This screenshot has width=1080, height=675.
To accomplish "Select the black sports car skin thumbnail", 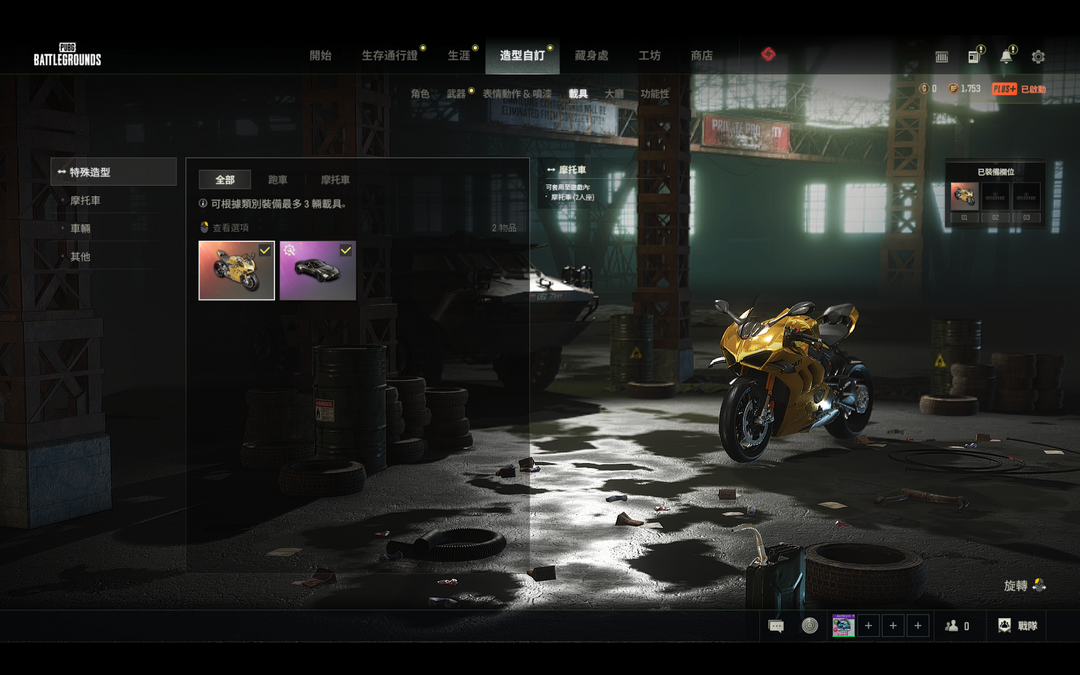I will coord(317,271).
